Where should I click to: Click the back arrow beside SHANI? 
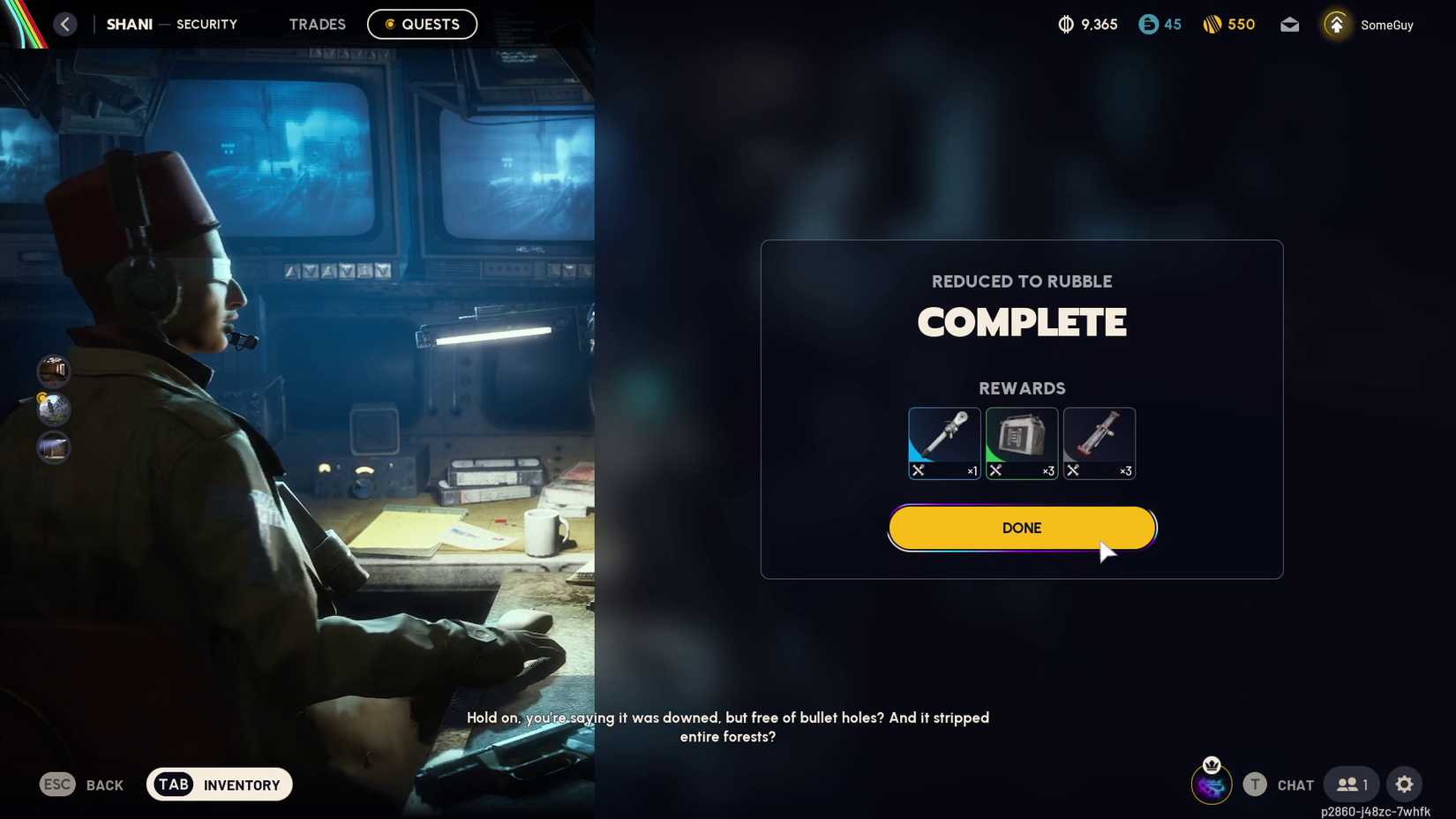(x=64, y=24)
